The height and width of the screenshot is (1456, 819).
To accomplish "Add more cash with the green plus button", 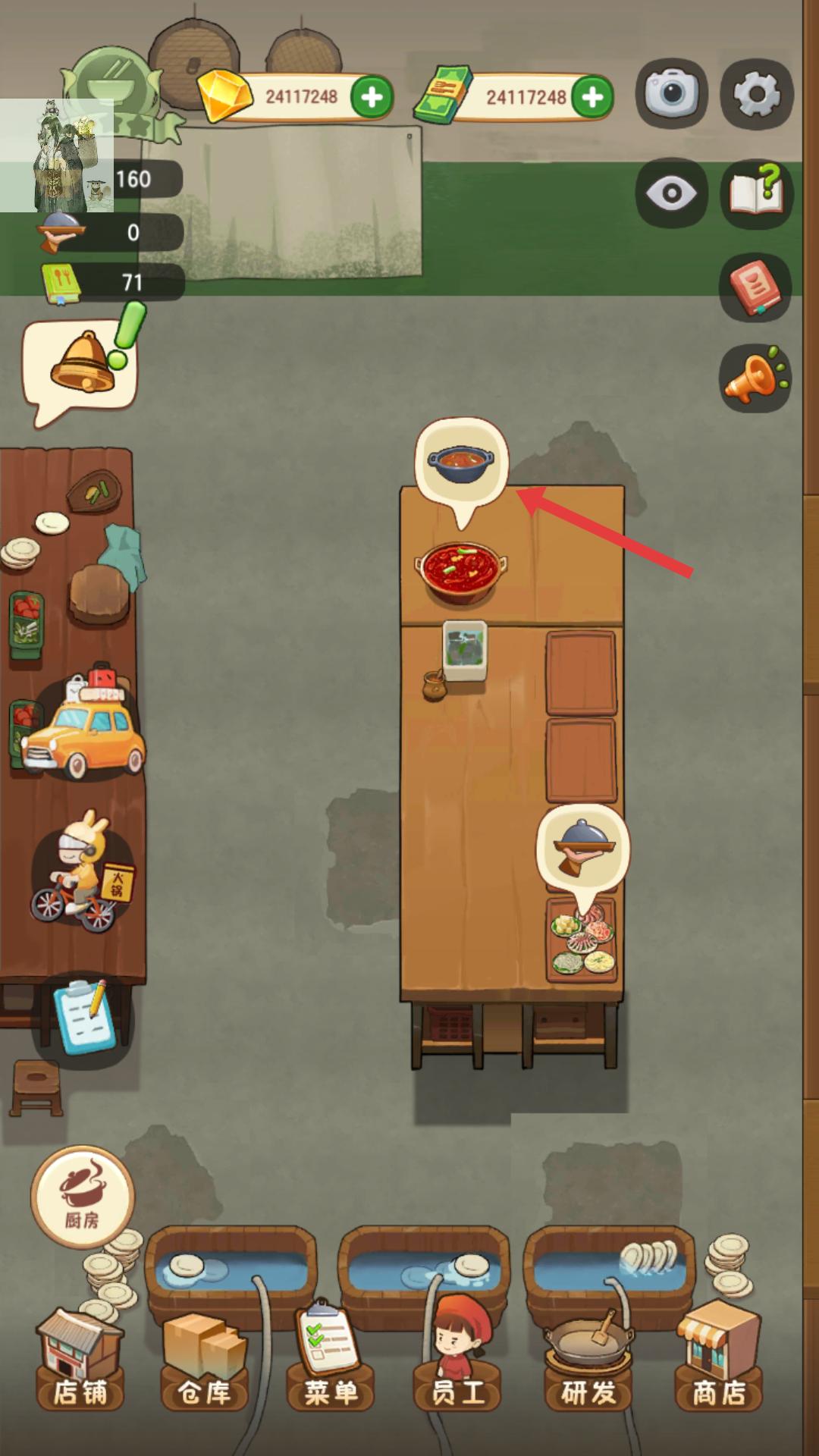I will (592, 97).
